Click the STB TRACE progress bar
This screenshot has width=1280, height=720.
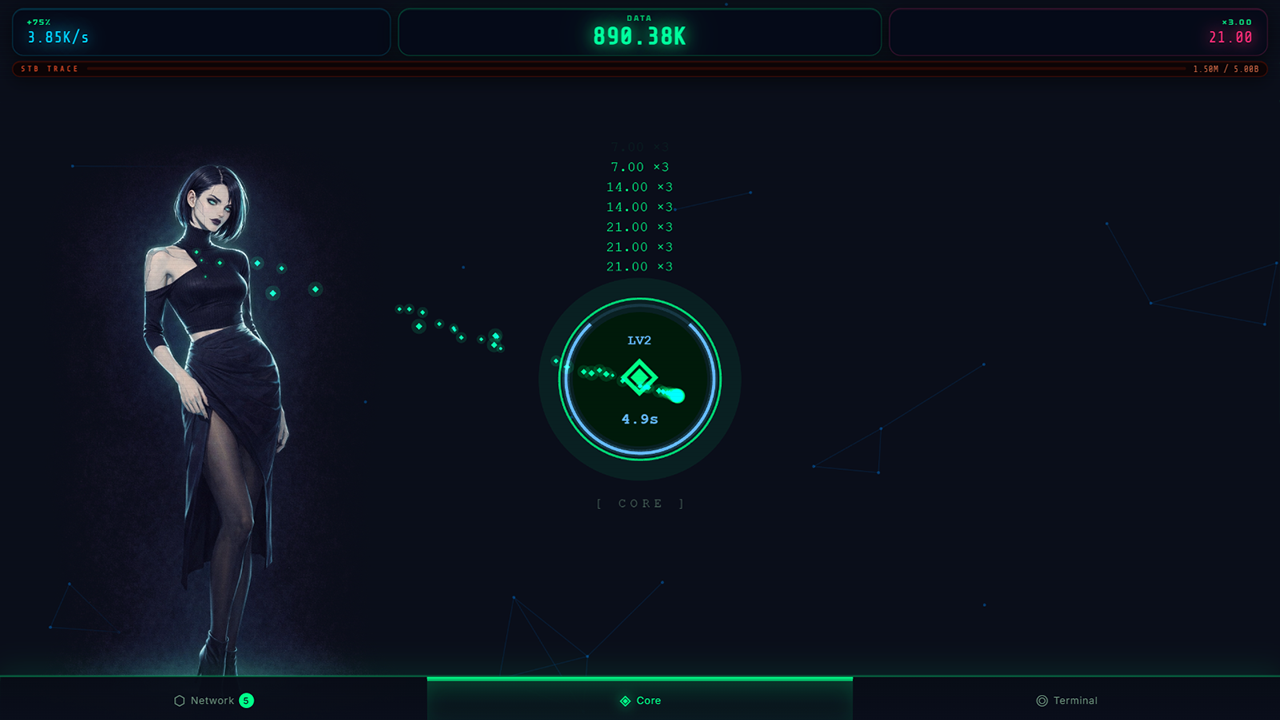coord(640,68)
